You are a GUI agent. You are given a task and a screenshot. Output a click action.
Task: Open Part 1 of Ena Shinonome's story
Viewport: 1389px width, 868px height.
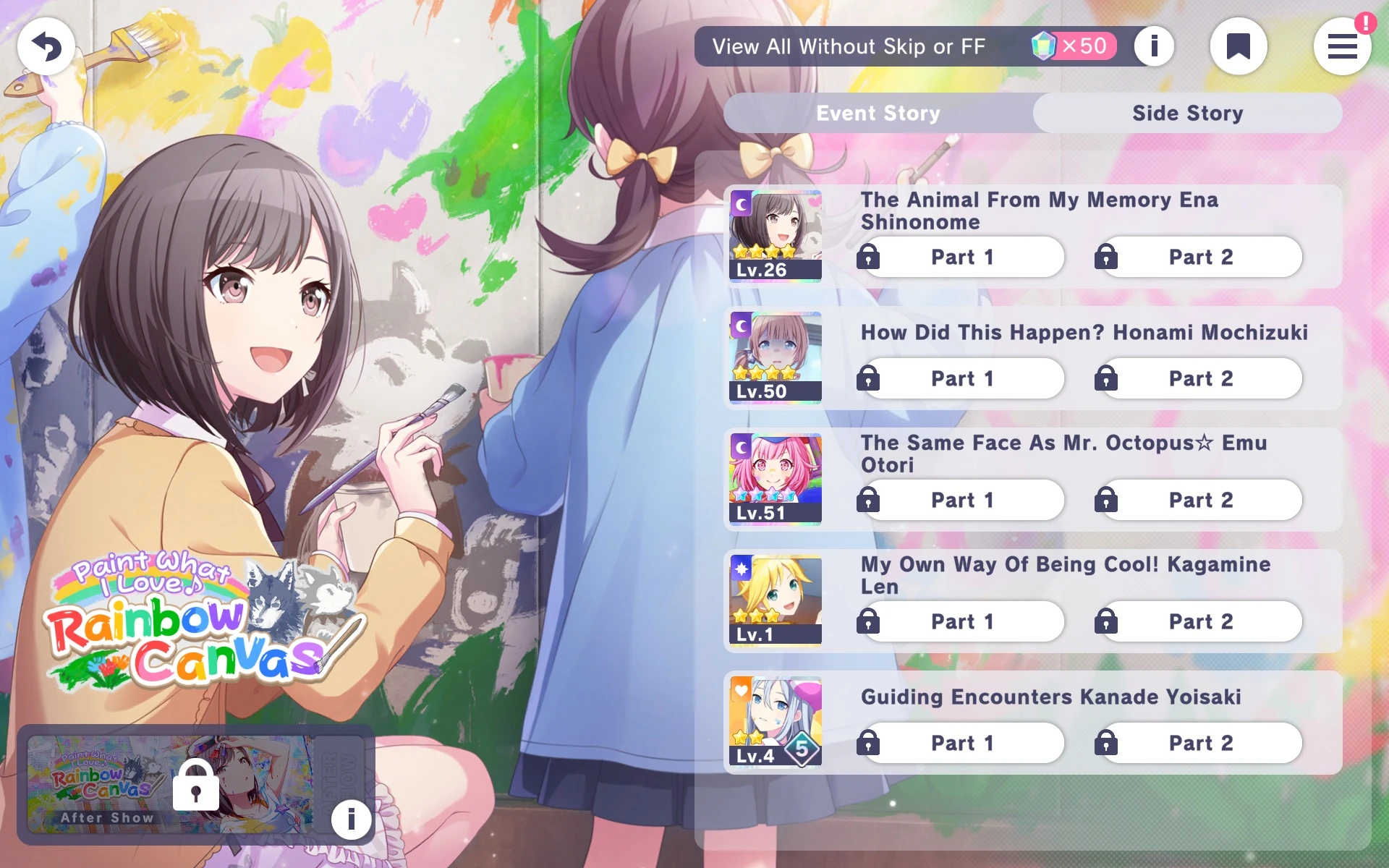tap(962, 258)
